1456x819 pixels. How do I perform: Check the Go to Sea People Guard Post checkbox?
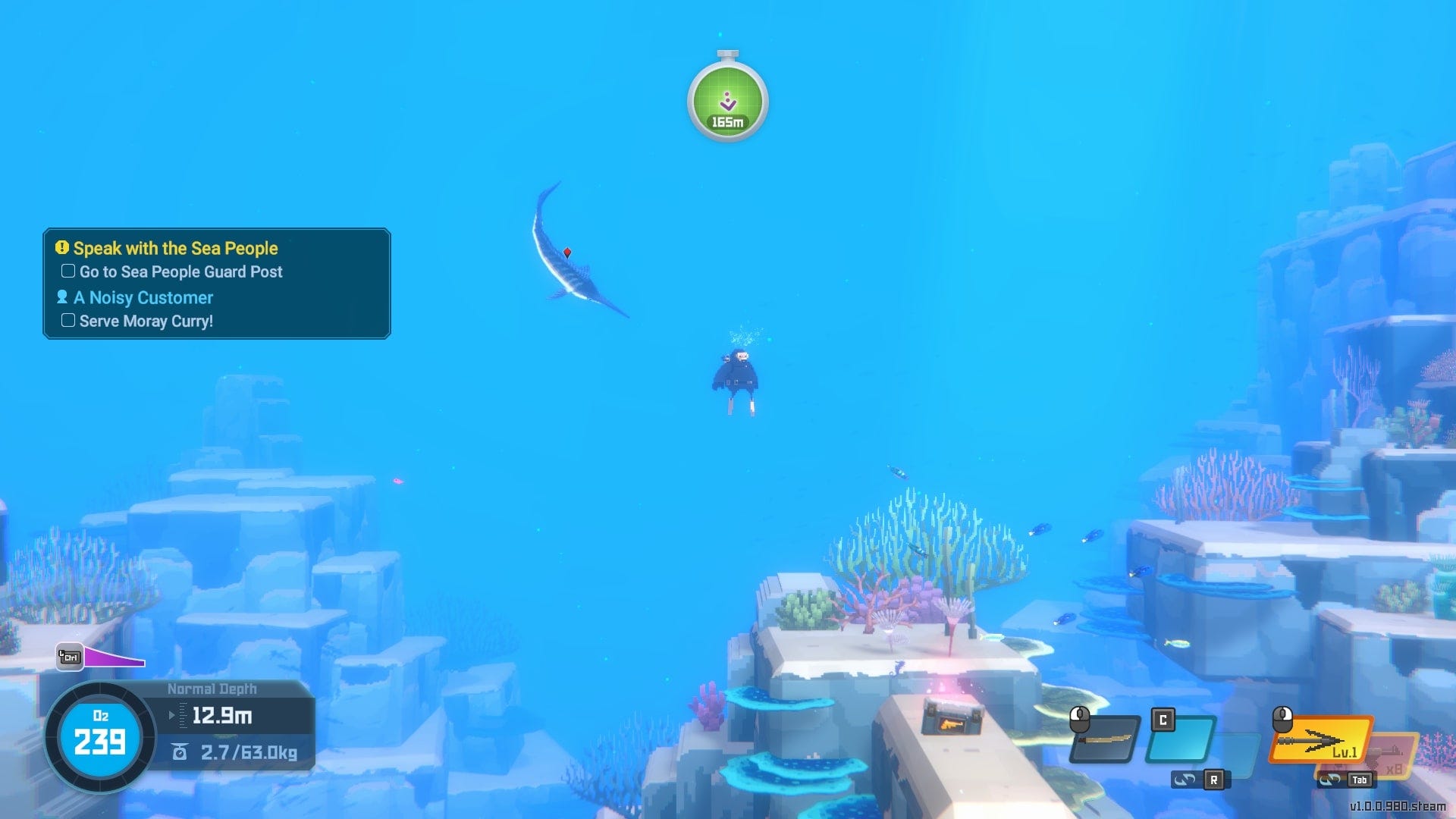tap(67, 271)
